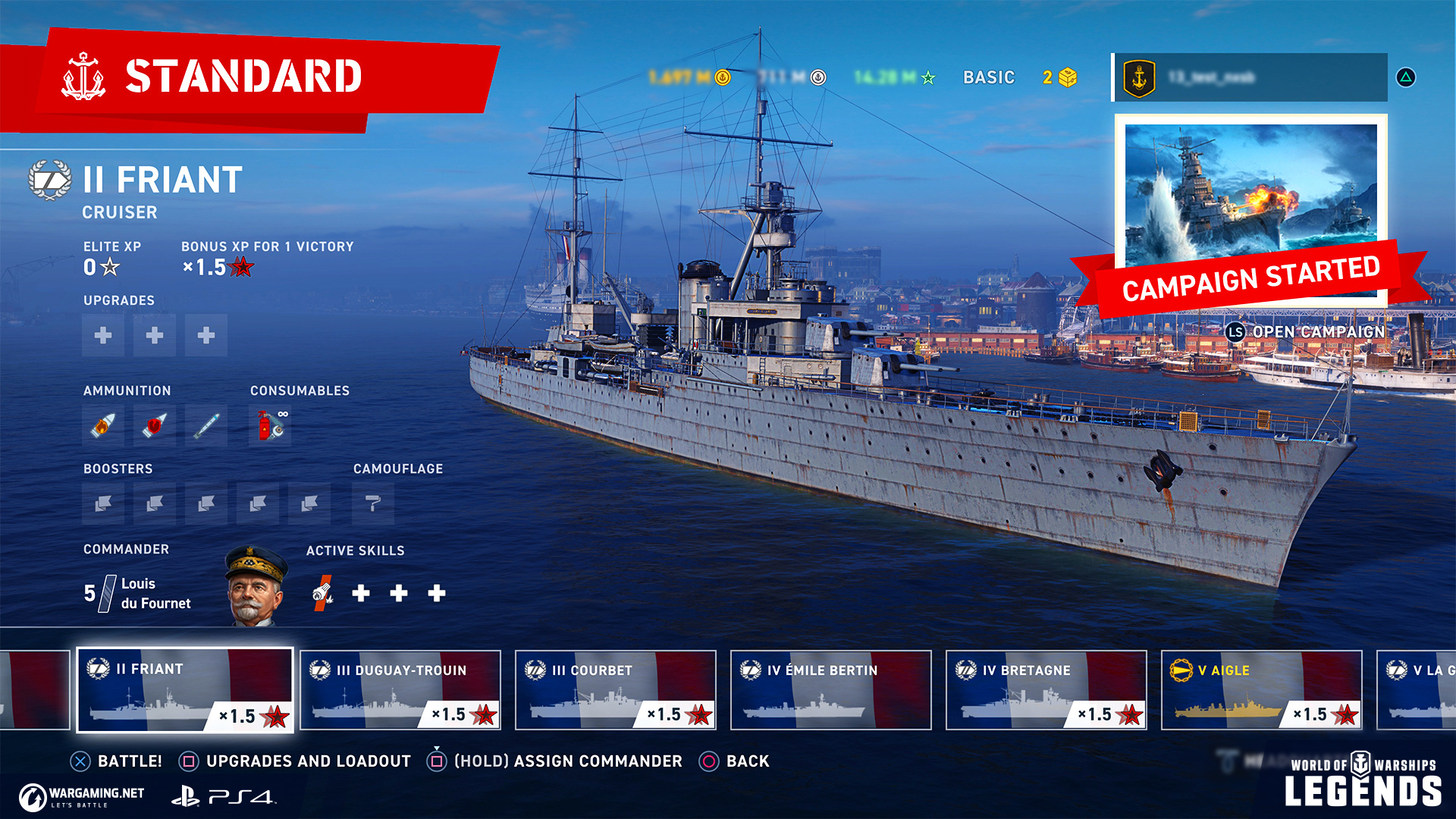Open the Campaign Started banner
1456x819 pixels.
1250,212
